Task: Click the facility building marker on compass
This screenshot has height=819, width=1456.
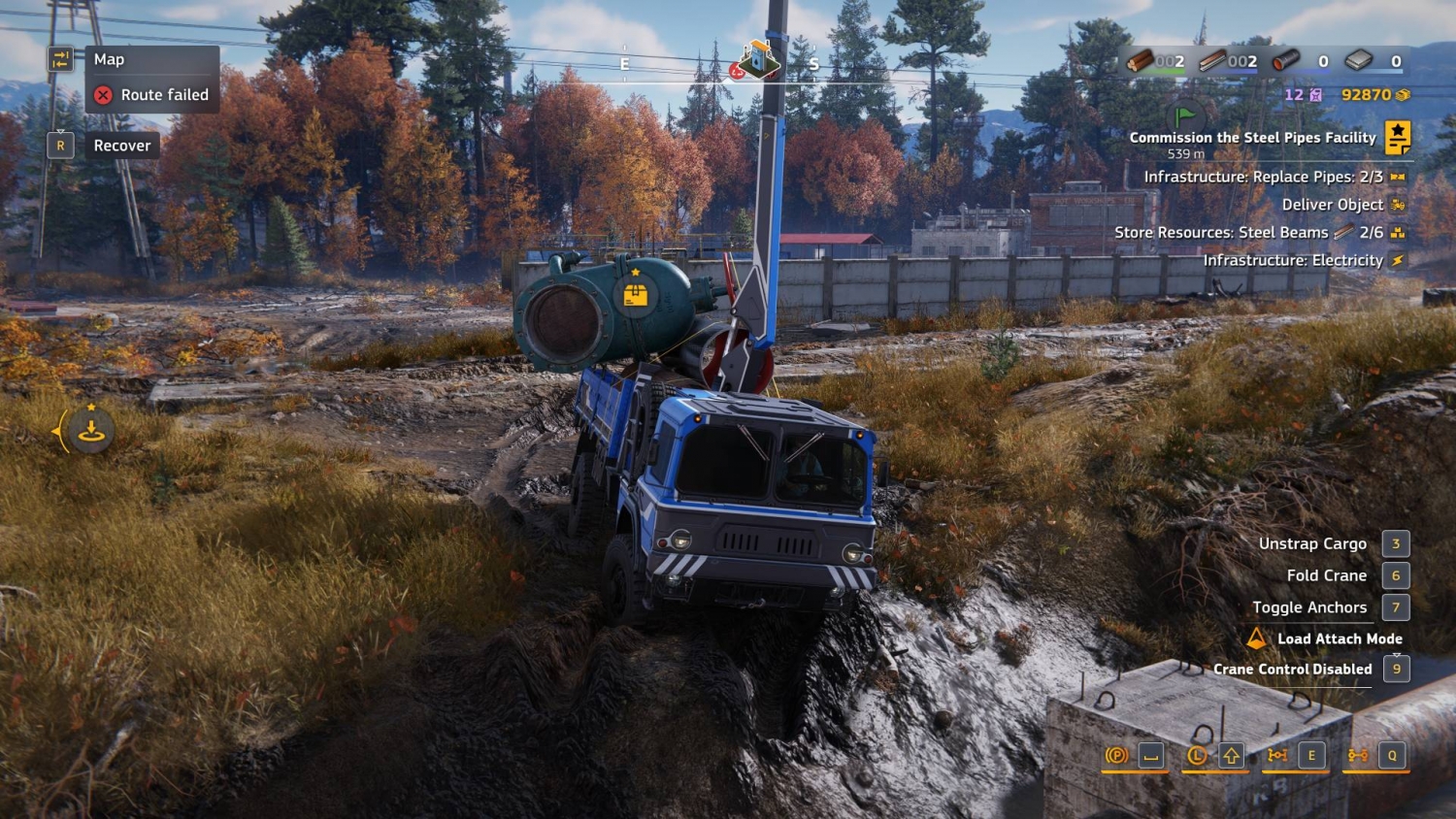Action: pos(758,60)
